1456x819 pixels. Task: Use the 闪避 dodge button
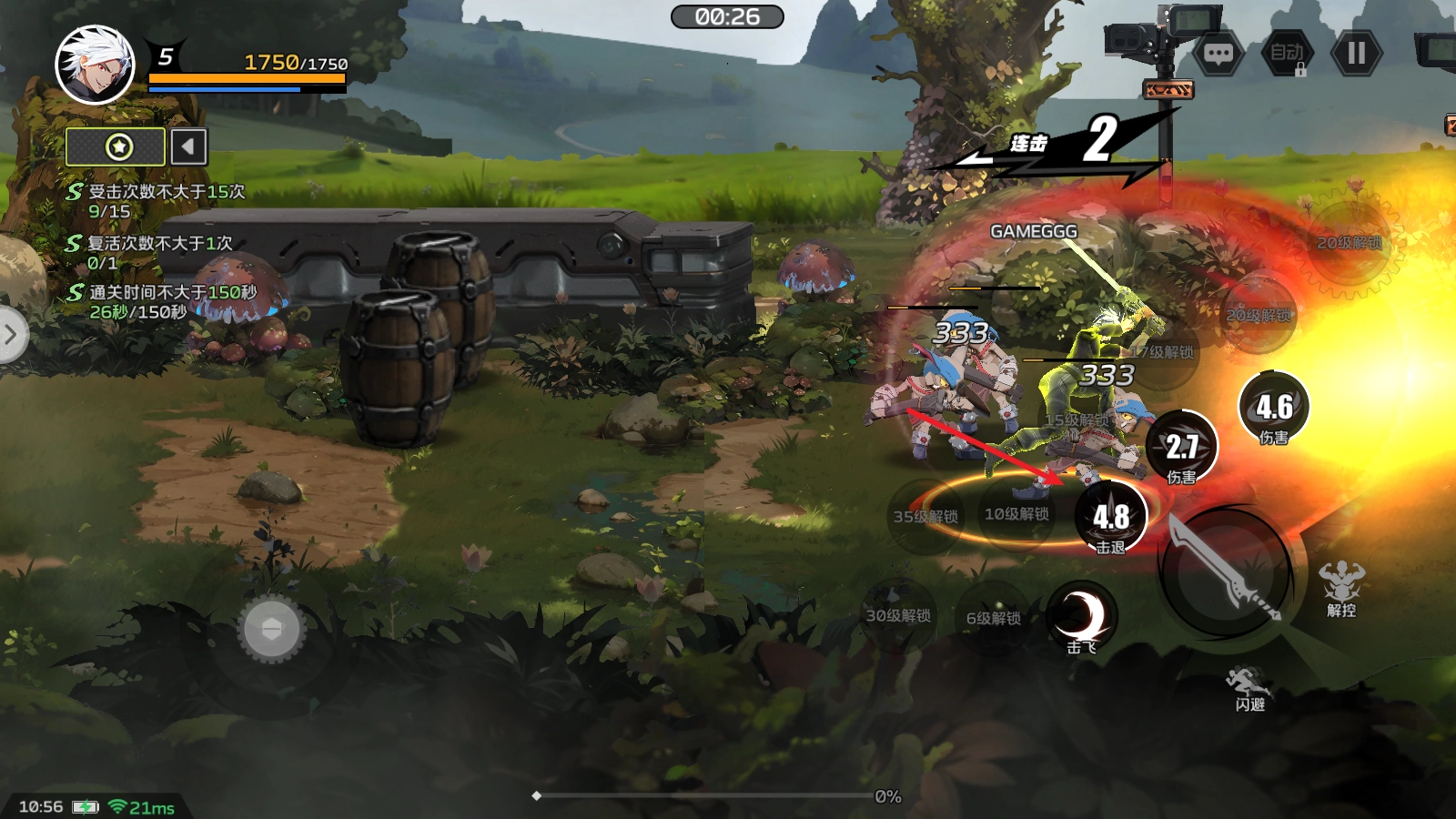click(1249, 687)
